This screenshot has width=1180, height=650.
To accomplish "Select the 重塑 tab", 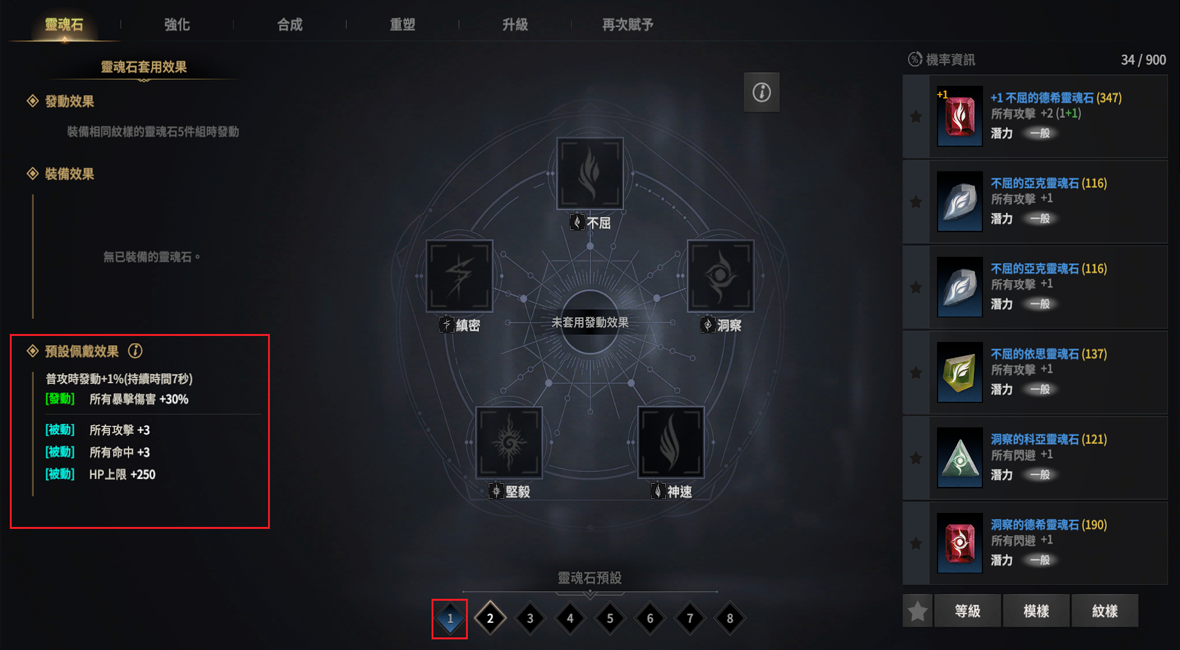I will 402,24.
